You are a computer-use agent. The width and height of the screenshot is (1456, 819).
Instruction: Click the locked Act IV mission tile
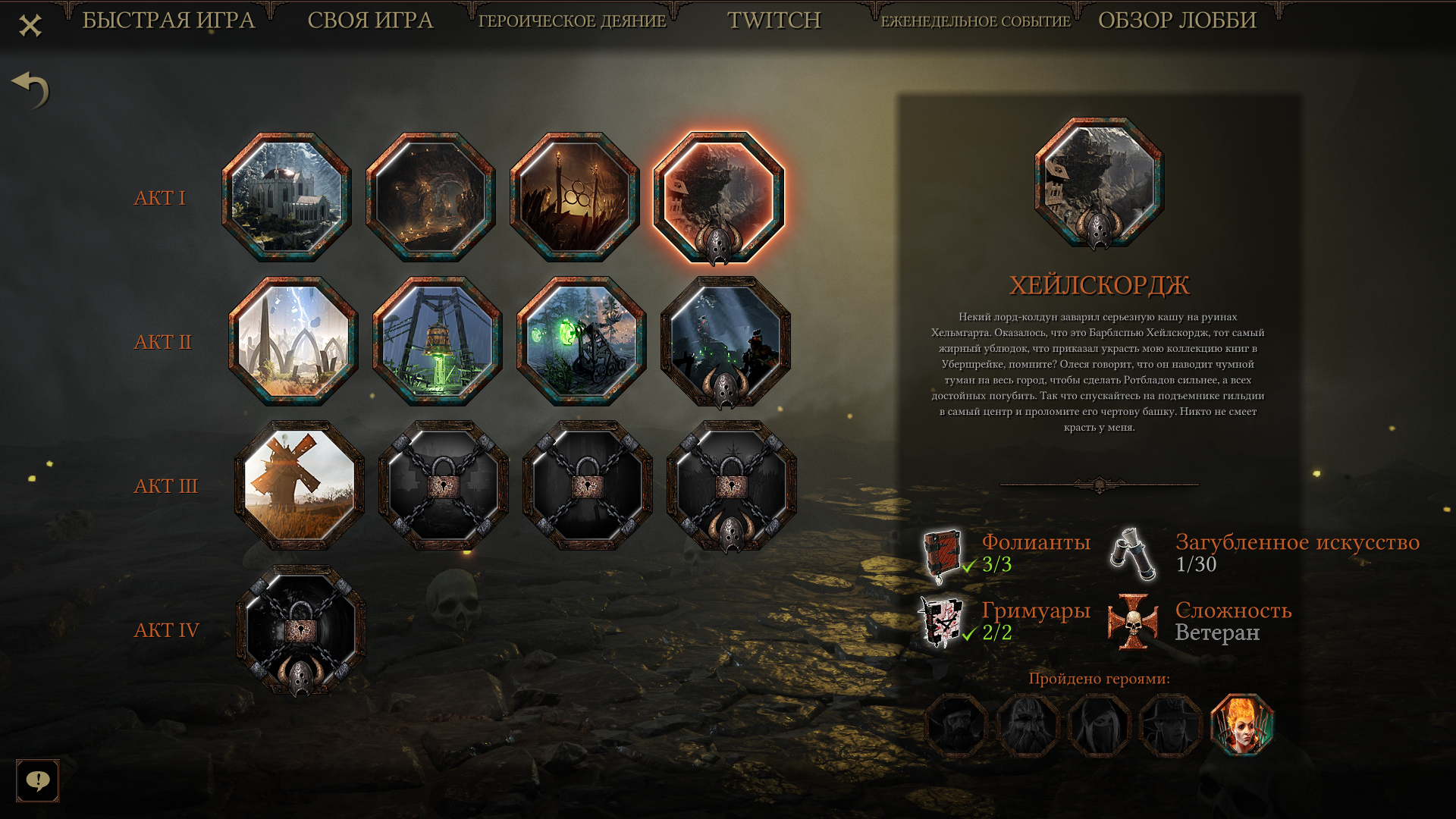[301, 629]
